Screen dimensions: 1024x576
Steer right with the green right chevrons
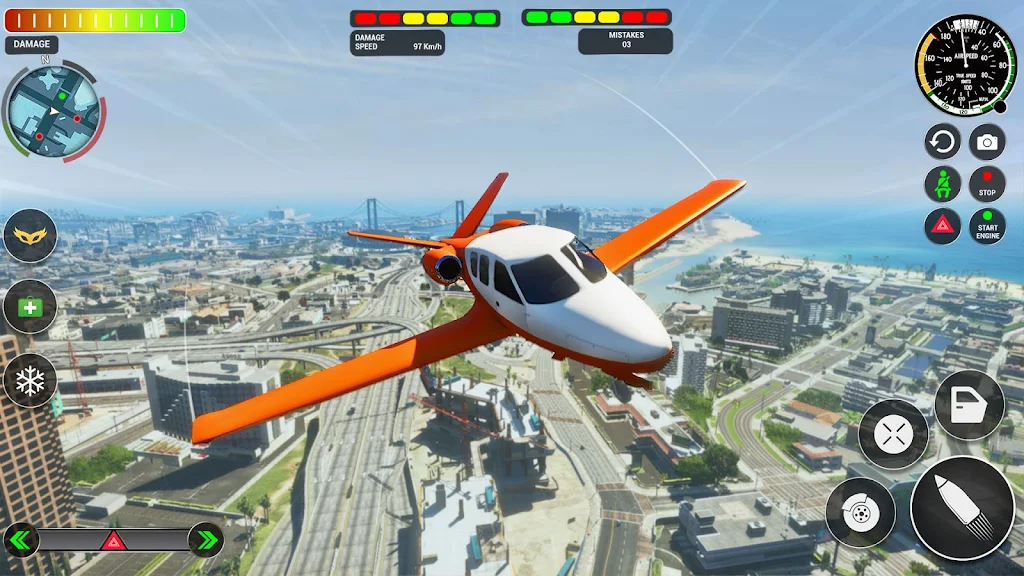[205, 541]
